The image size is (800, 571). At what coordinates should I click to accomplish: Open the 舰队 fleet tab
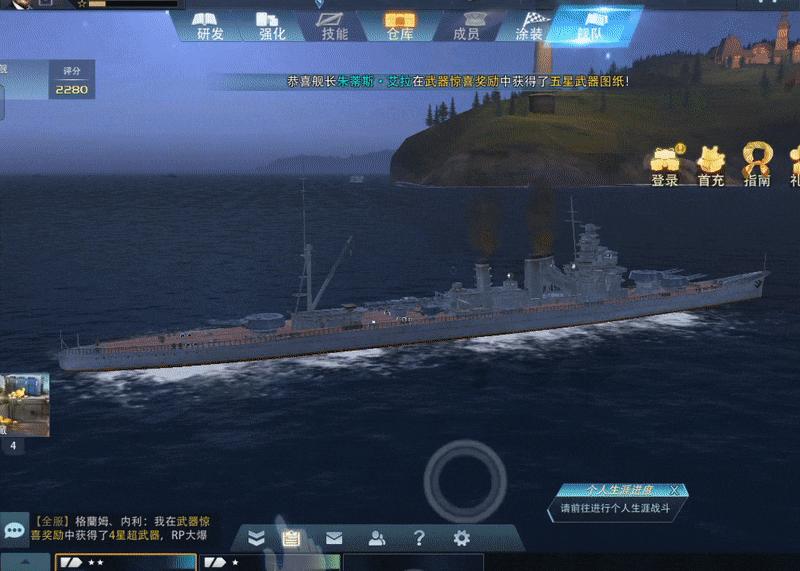(x=590, y=25)
